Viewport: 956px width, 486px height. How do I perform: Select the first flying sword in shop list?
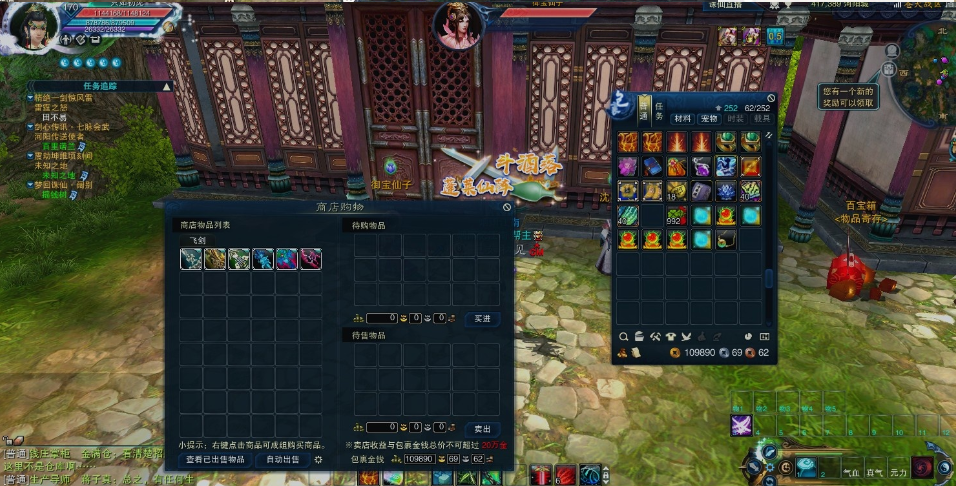[192, 259]
